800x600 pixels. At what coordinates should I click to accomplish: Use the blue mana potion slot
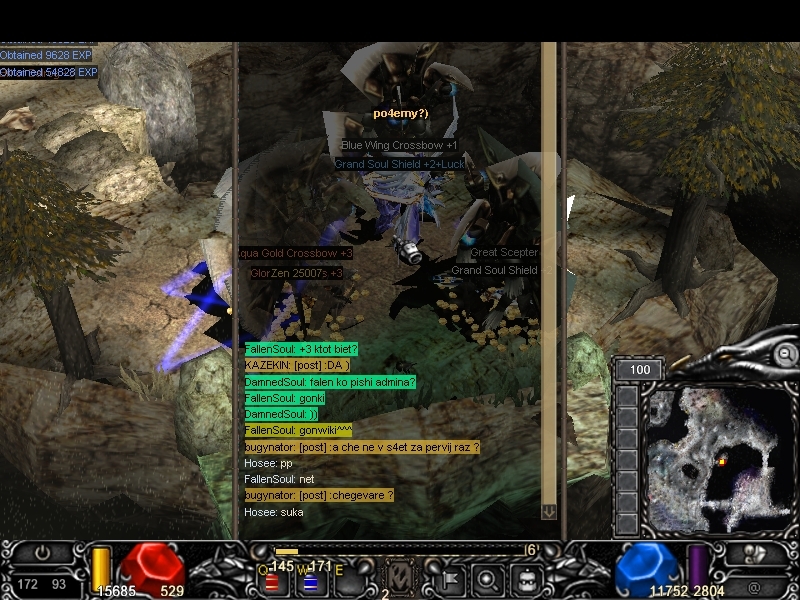[x=311, y=582]
